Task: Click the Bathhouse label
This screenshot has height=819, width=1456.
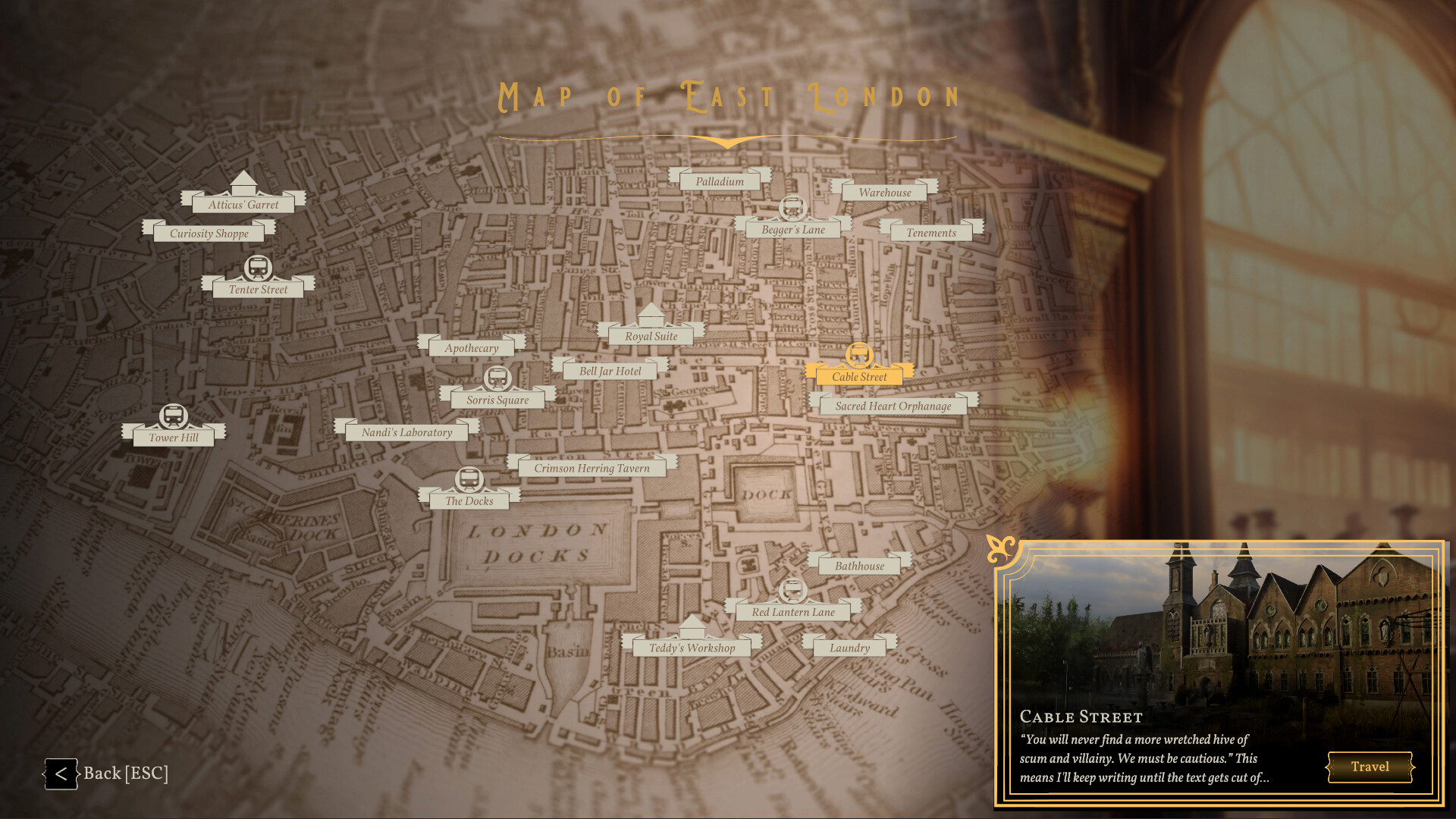Action: pyautogui.click(x=859, y=565)
